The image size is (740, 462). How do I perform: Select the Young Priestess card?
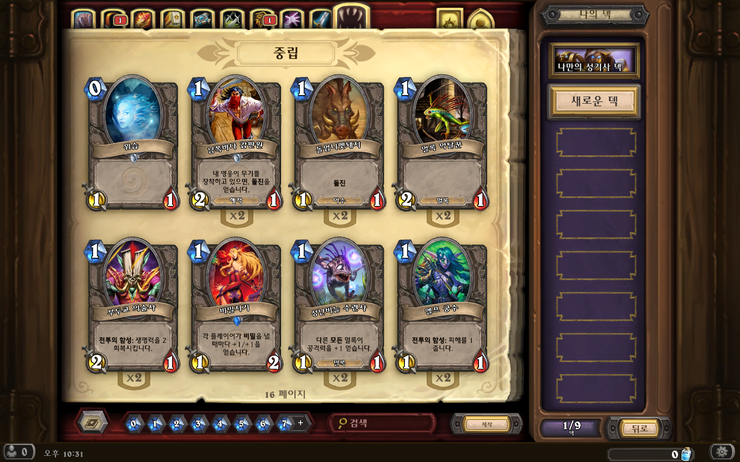[339, 305]
